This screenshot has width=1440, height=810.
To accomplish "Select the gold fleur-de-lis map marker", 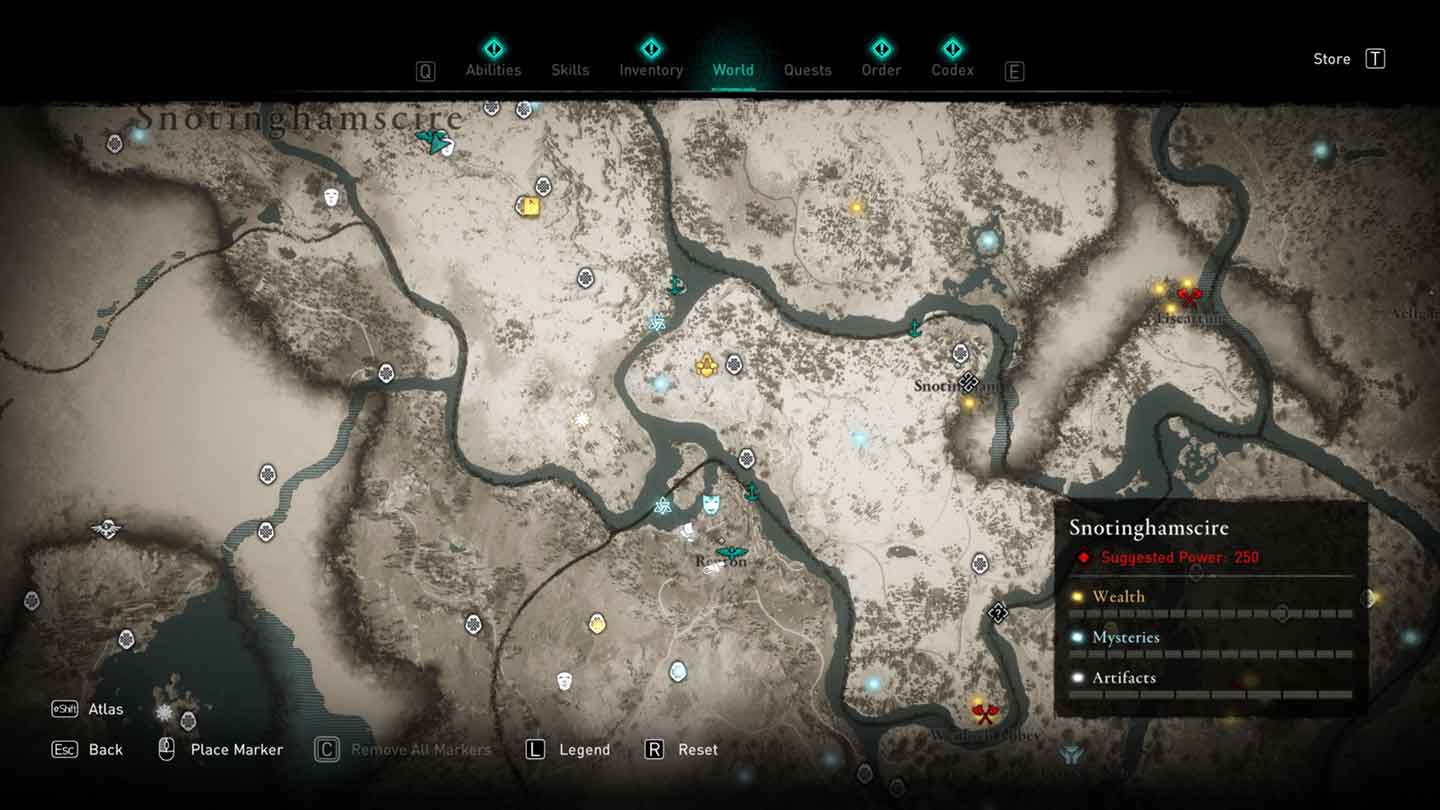I will click(x=707, y=366).
